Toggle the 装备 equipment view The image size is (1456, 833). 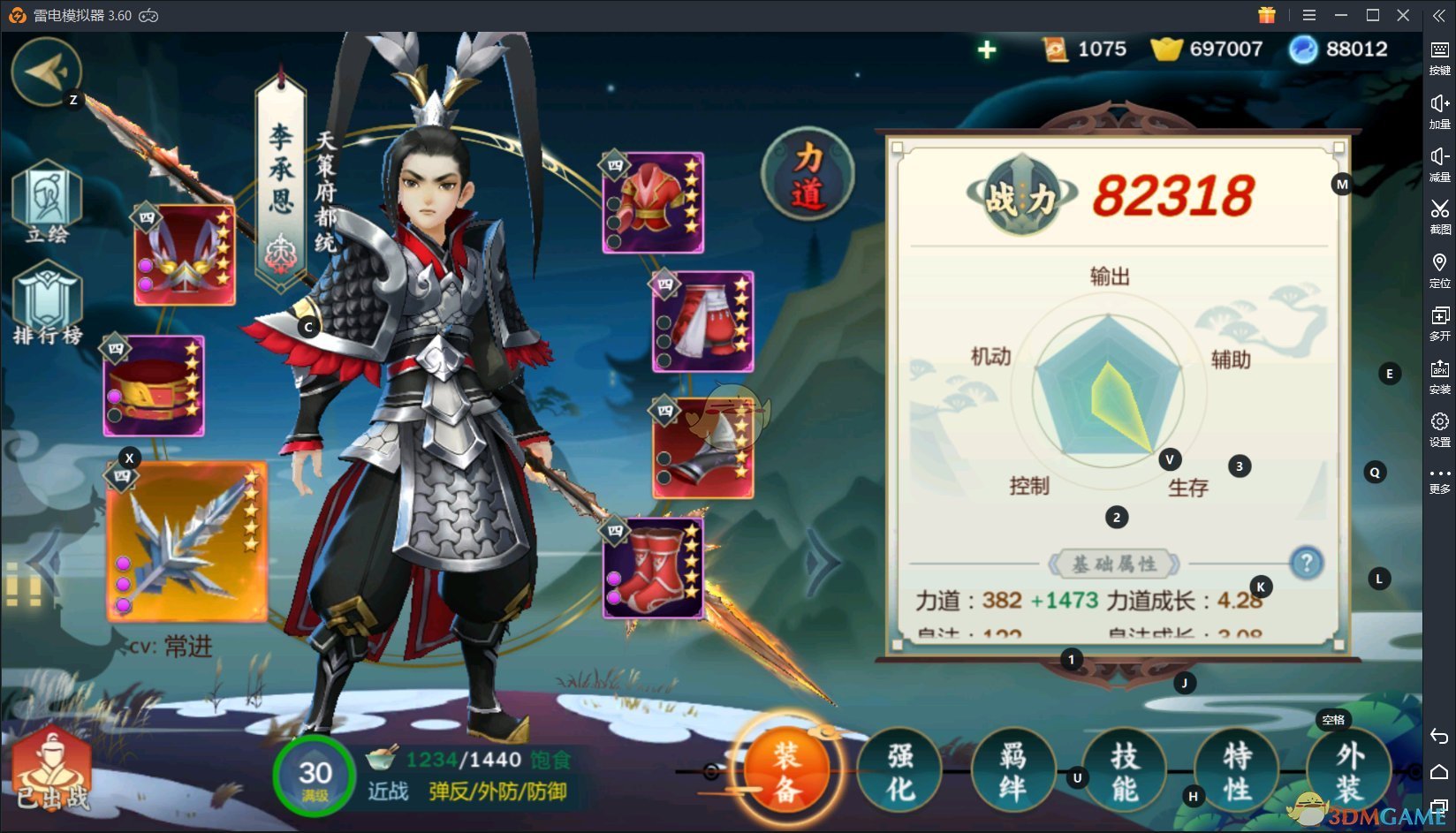click(786, 770)
